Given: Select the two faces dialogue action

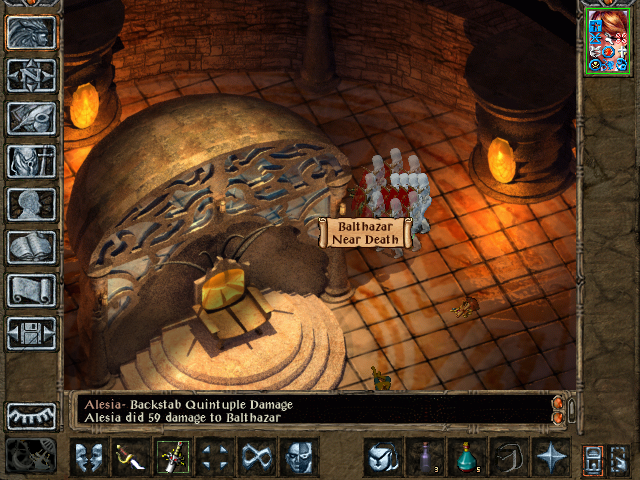Looking at the screenshot, I should (89, 457).
